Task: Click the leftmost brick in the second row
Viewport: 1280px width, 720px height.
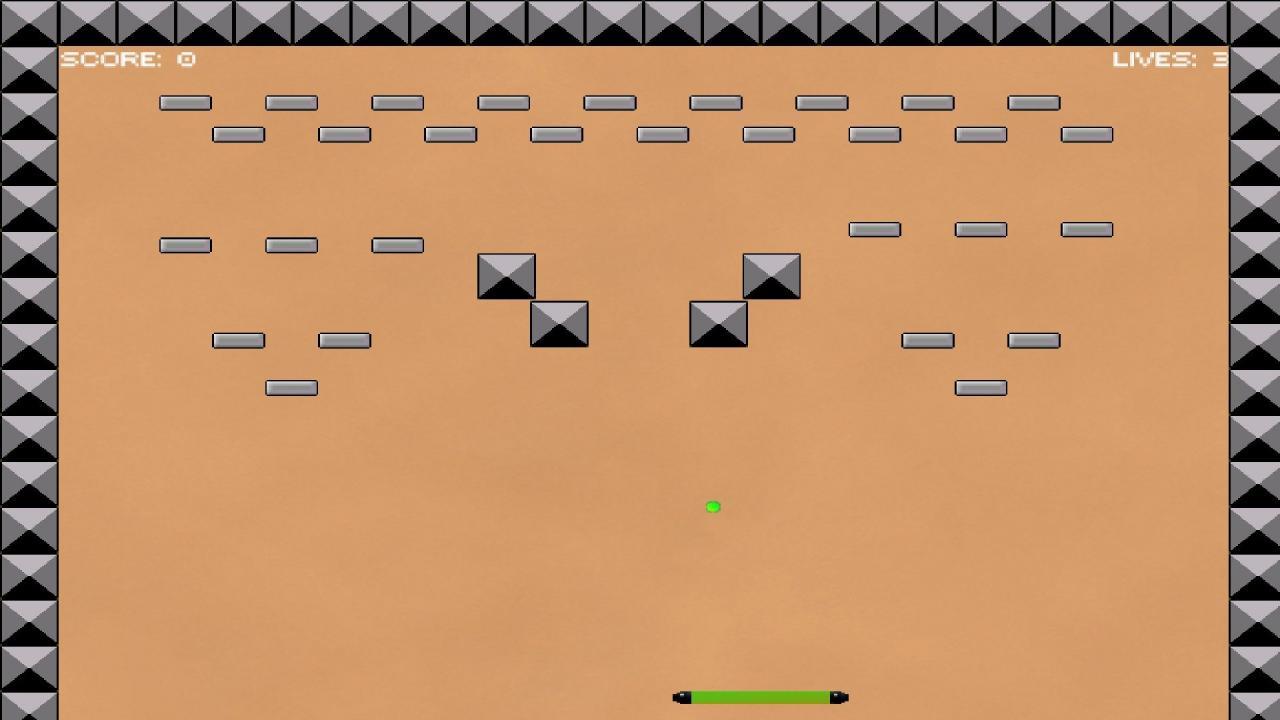Action: [238, 133]
